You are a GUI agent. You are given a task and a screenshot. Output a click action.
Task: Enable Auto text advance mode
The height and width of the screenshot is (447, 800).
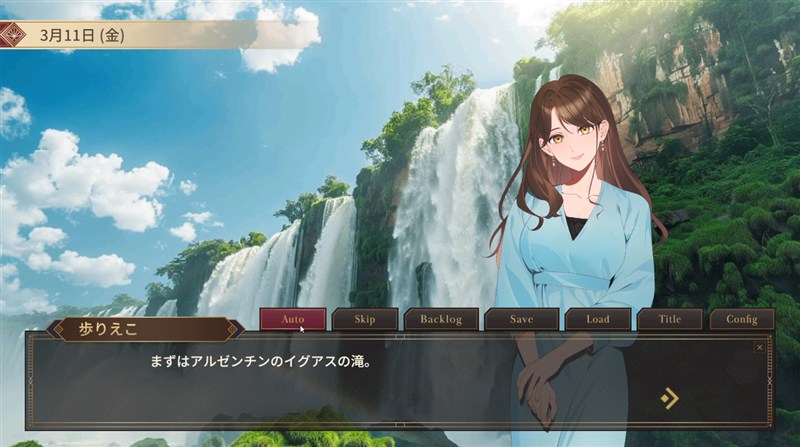coord(293,320)
